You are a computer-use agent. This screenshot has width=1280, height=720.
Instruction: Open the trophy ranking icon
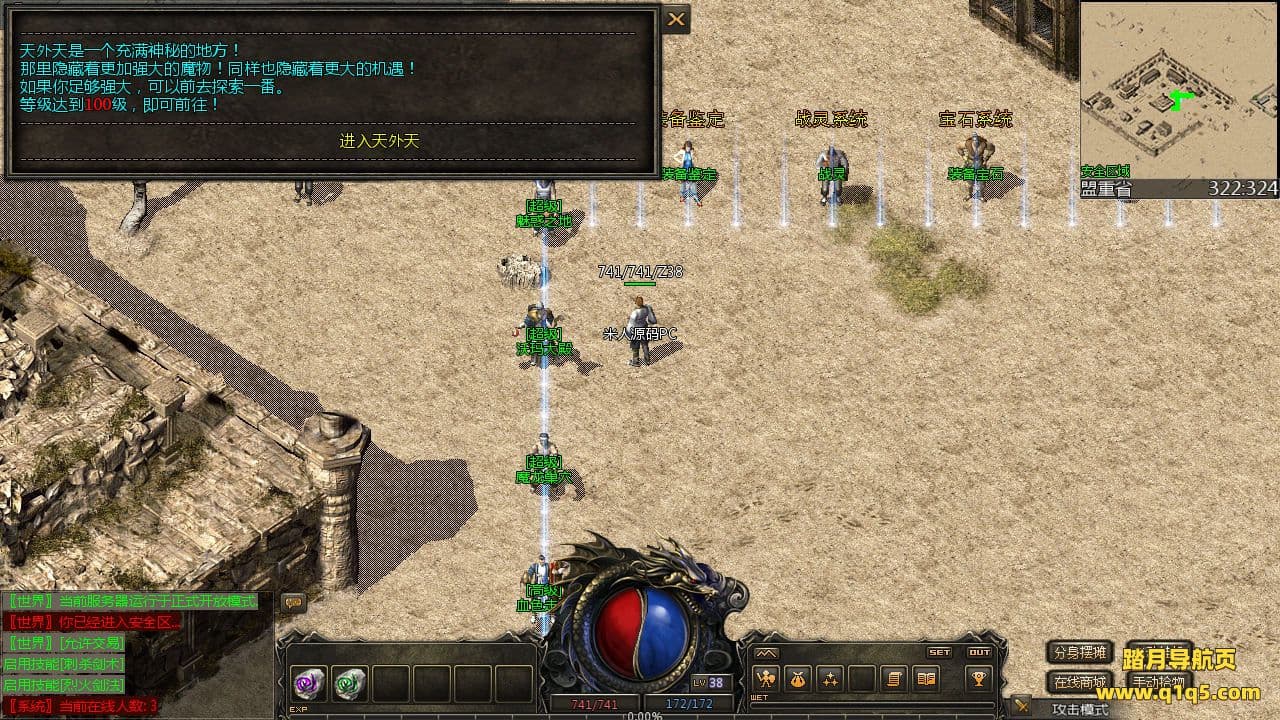(x=979, y=679)
